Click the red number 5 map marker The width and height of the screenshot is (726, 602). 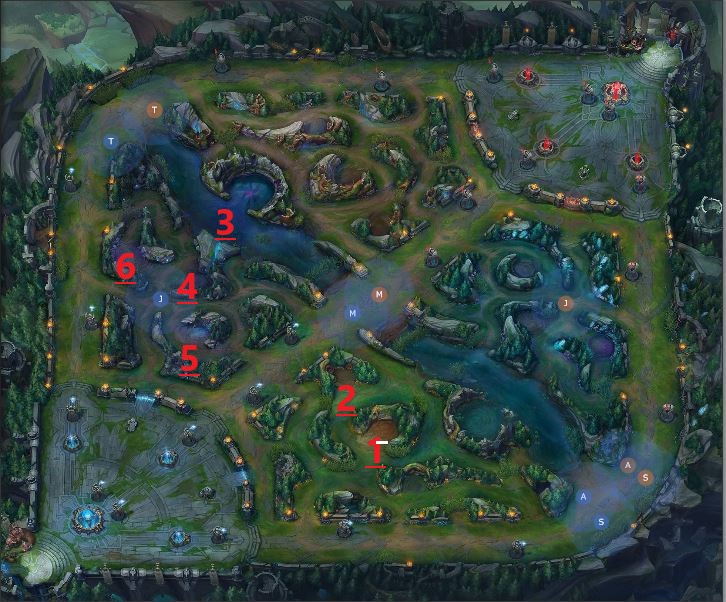click(189, 358)
